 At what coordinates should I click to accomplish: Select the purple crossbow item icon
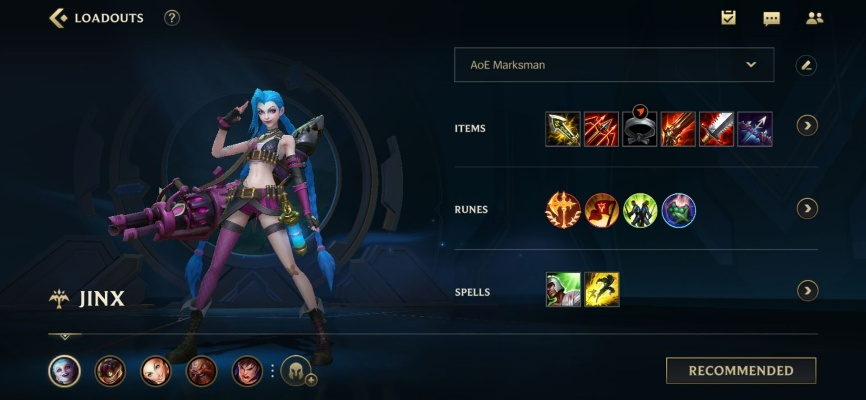point(754,129)
